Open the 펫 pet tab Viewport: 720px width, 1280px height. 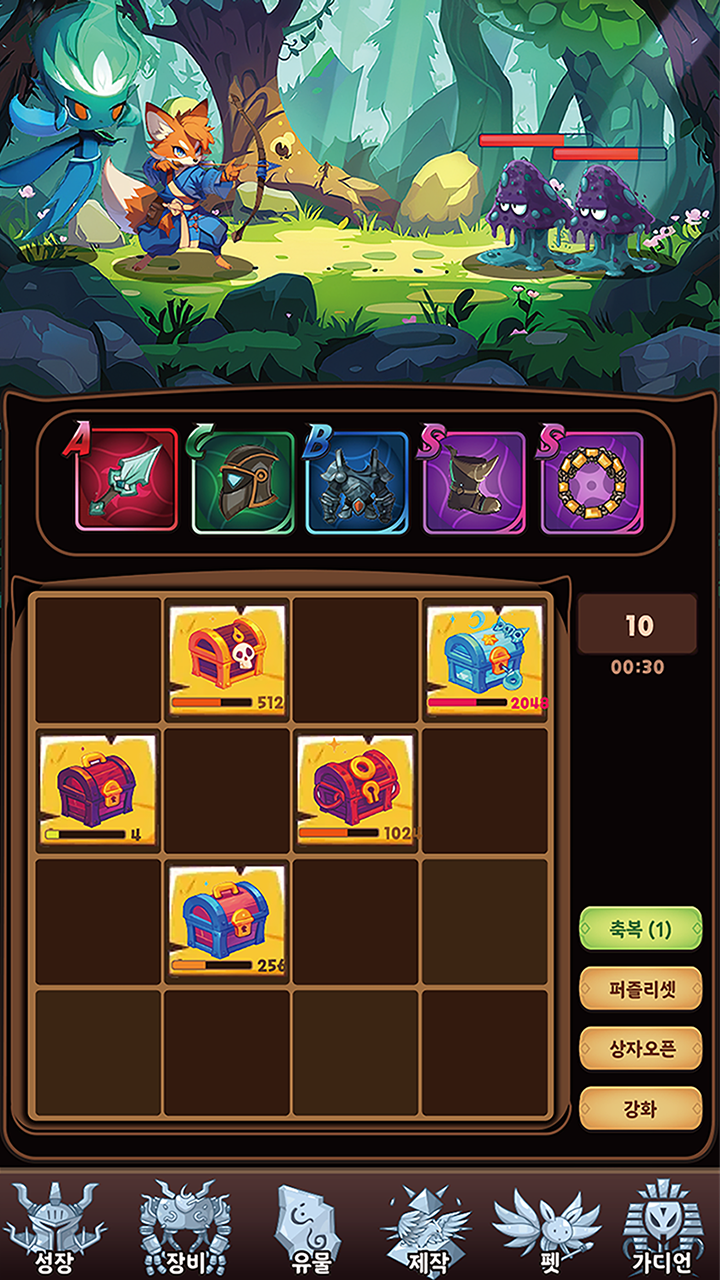[x=544, y=1226]
